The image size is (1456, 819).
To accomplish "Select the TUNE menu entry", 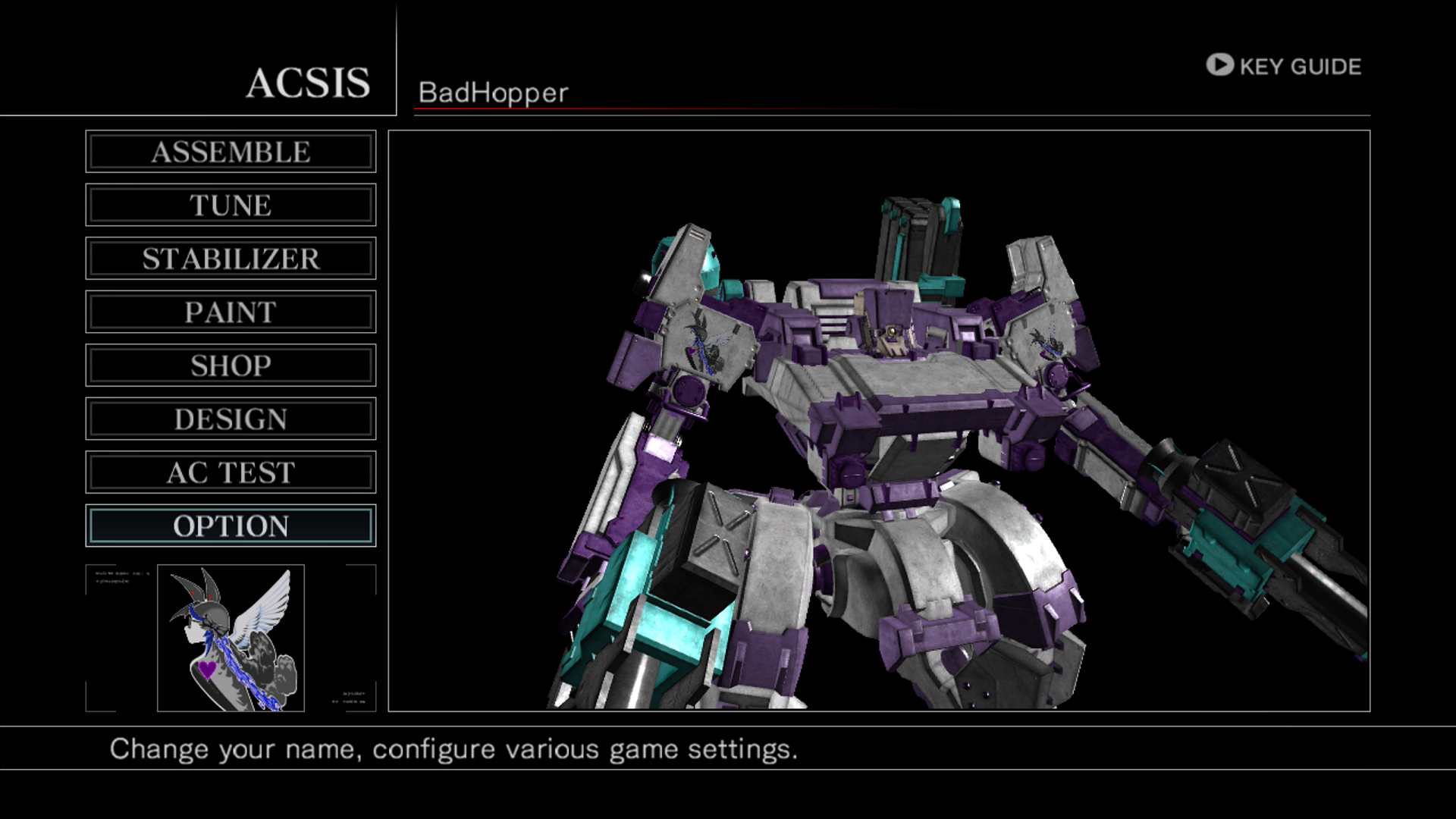I will click(231, 205).
